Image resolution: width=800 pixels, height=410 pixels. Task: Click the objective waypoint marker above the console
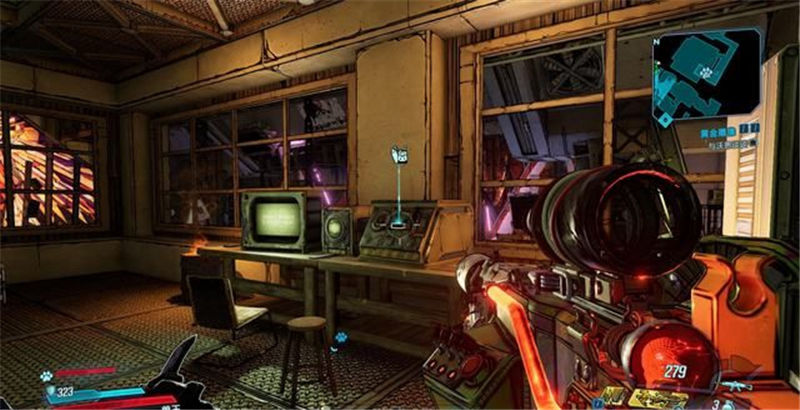tap(400, 155)
